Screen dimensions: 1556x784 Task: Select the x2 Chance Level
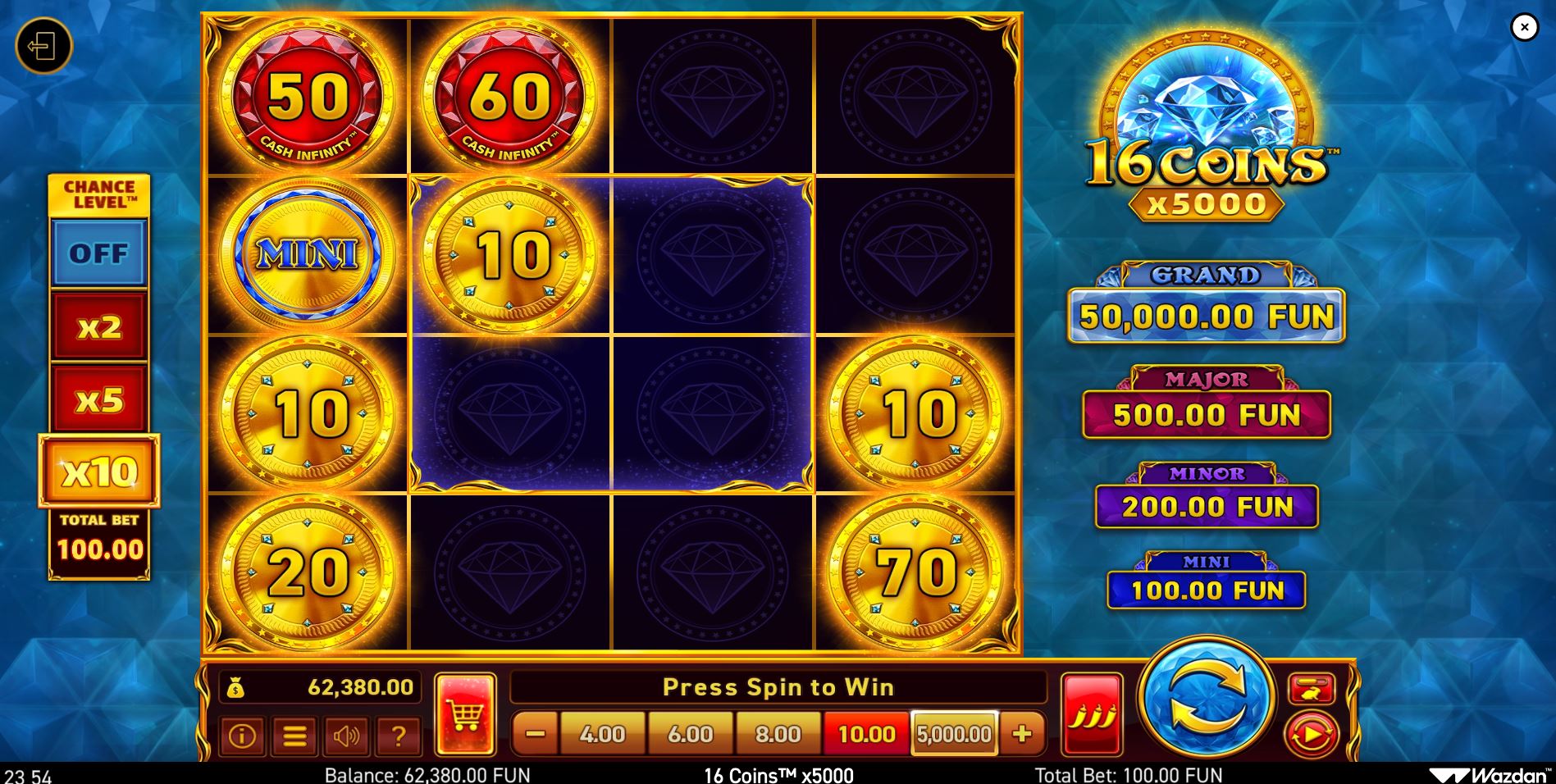(x=98, y=326)
